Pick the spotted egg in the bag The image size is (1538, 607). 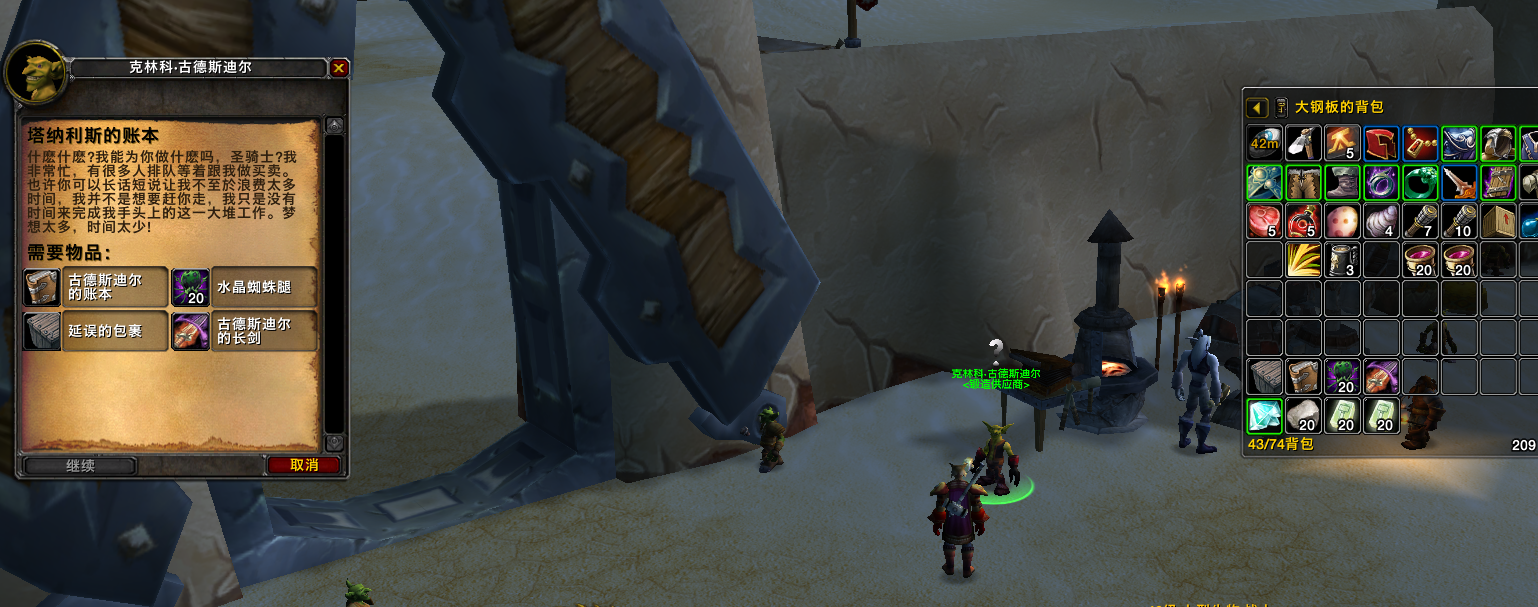click(1342, 222)
